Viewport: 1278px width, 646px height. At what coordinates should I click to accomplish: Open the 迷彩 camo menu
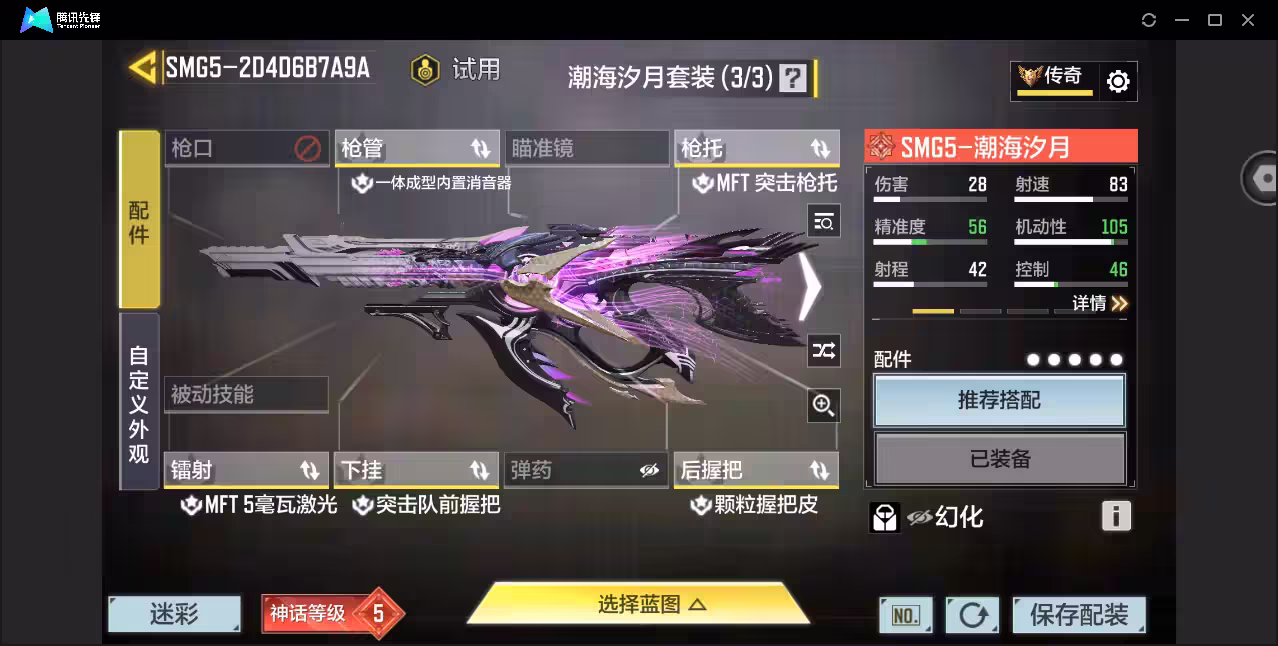pyautogui.click(x=174, y=614)
